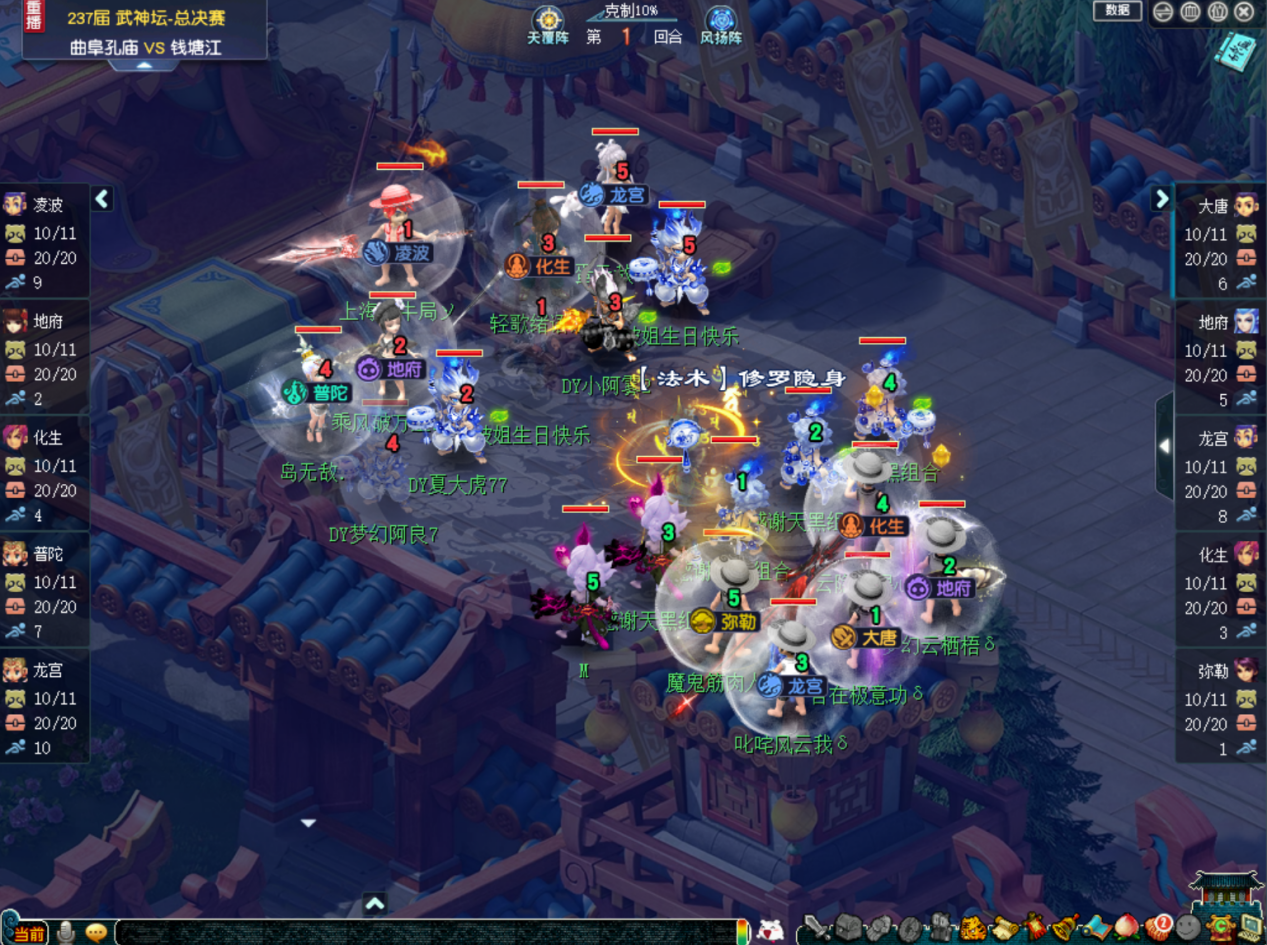Click the 位 position button

[x=1217, y=12]
